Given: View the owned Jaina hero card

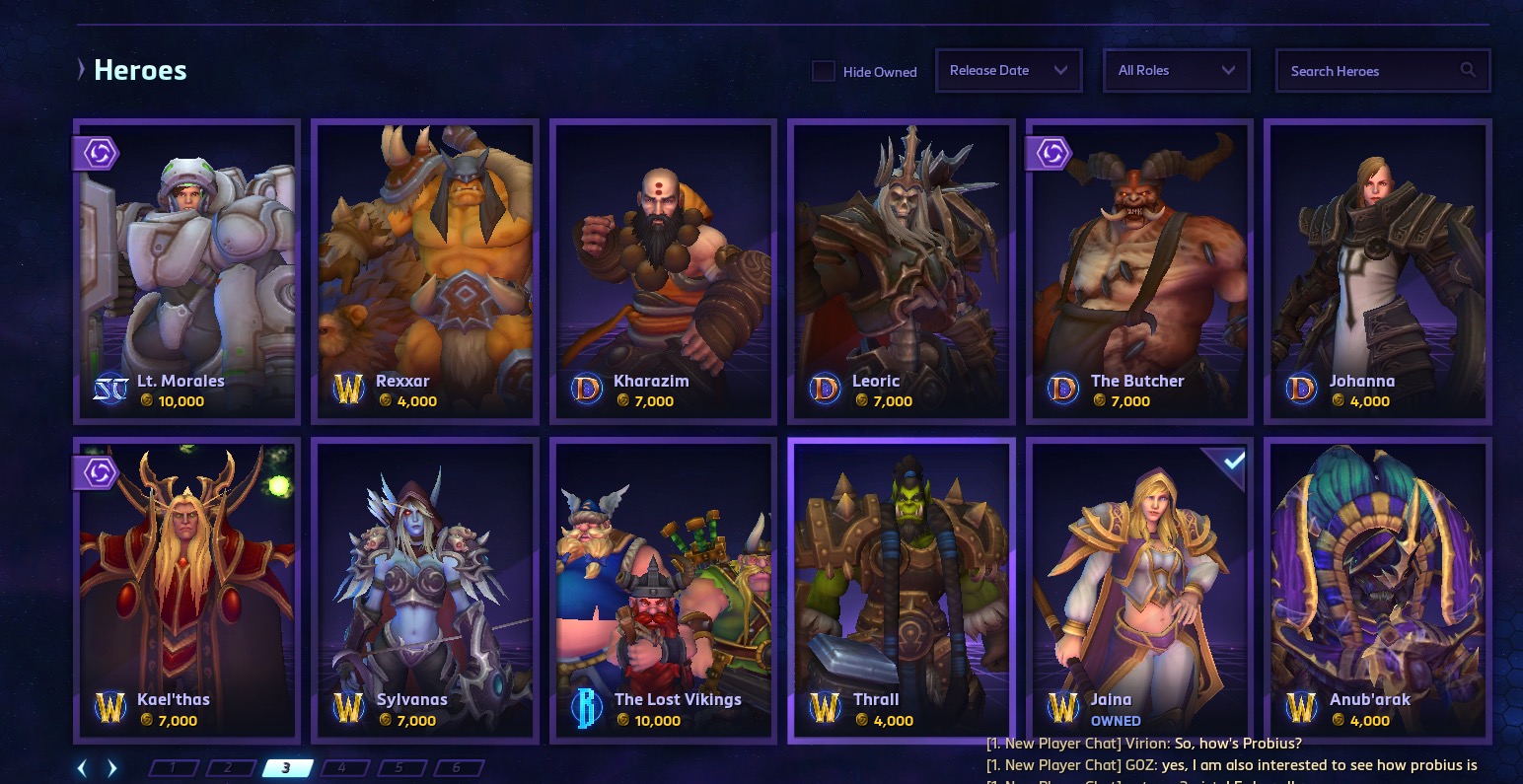Looking at the screenshot, I should click(x=1139, y=590).
